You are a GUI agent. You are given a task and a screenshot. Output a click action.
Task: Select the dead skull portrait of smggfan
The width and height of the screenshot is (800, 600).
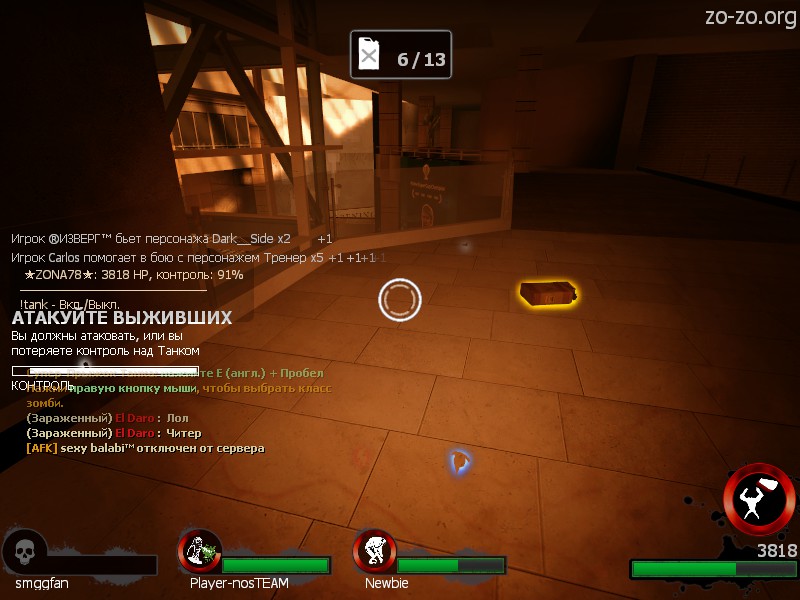[x=24, y=552]
